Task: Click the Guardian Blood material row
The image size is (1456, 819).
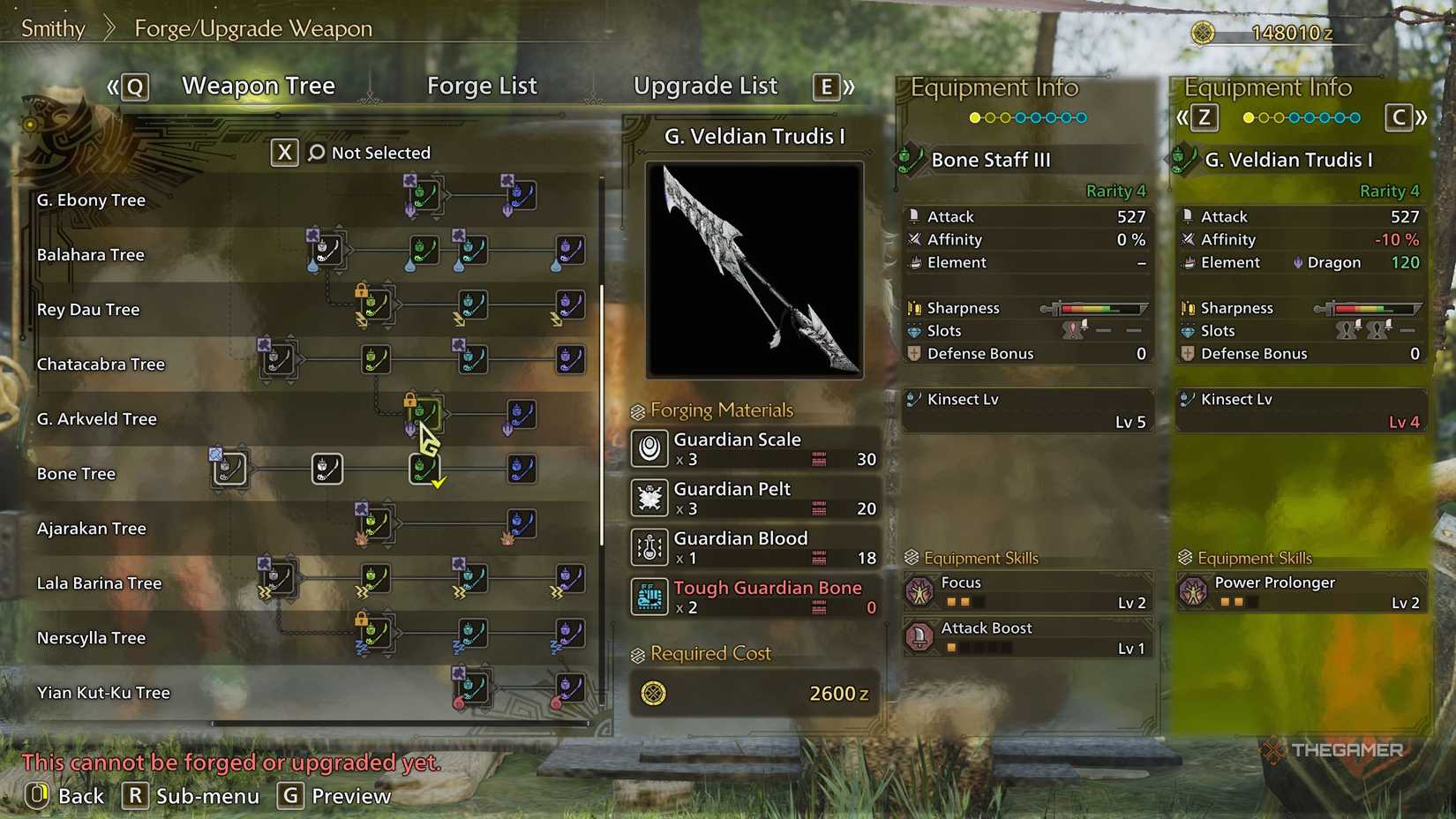Action: pyautogui.click(x=754, y=547)
